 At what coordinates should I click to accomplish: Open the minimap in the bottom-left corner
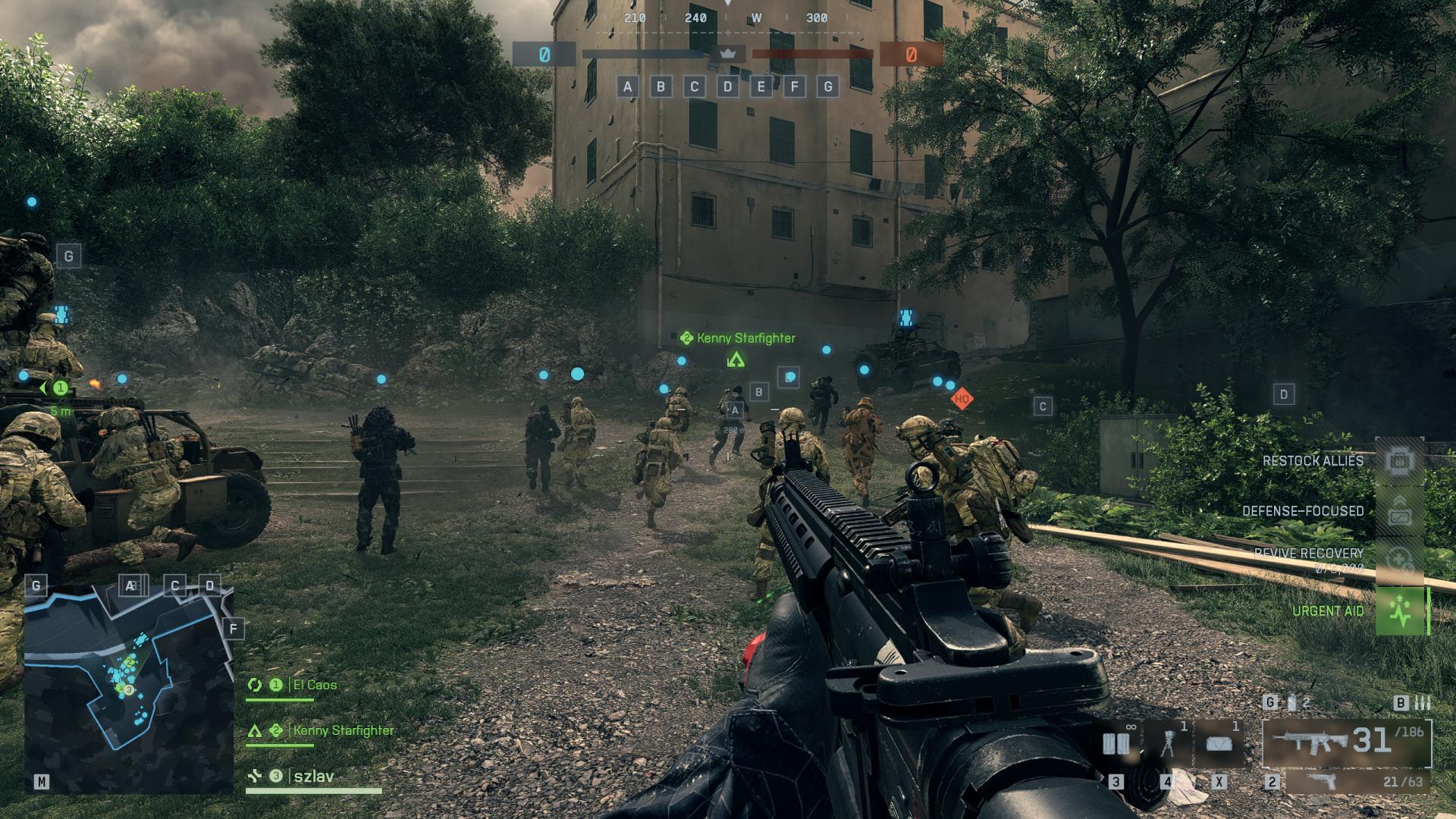[127, 690]
